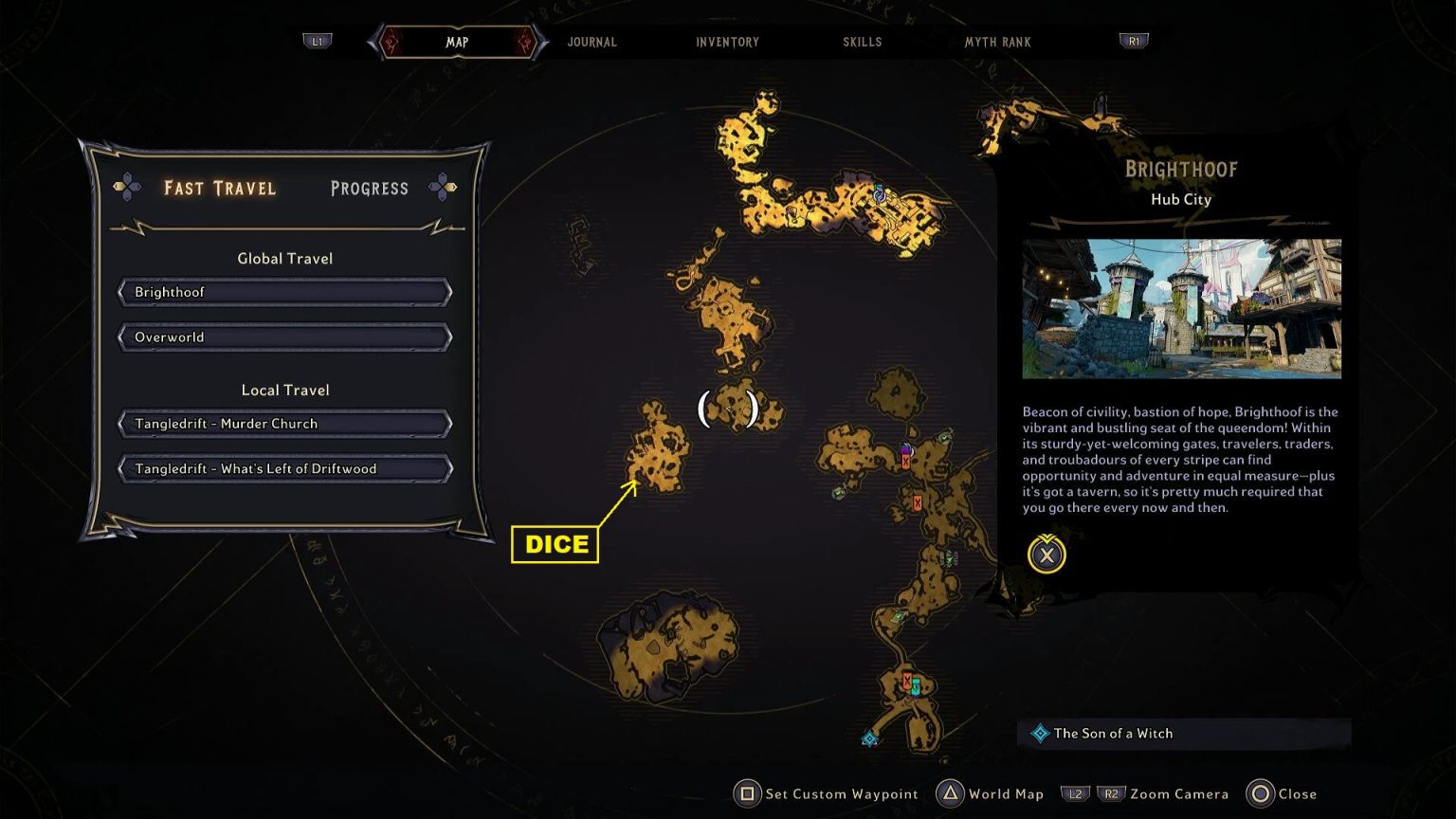Open the Inventory tab

click(x=727, y=42)
